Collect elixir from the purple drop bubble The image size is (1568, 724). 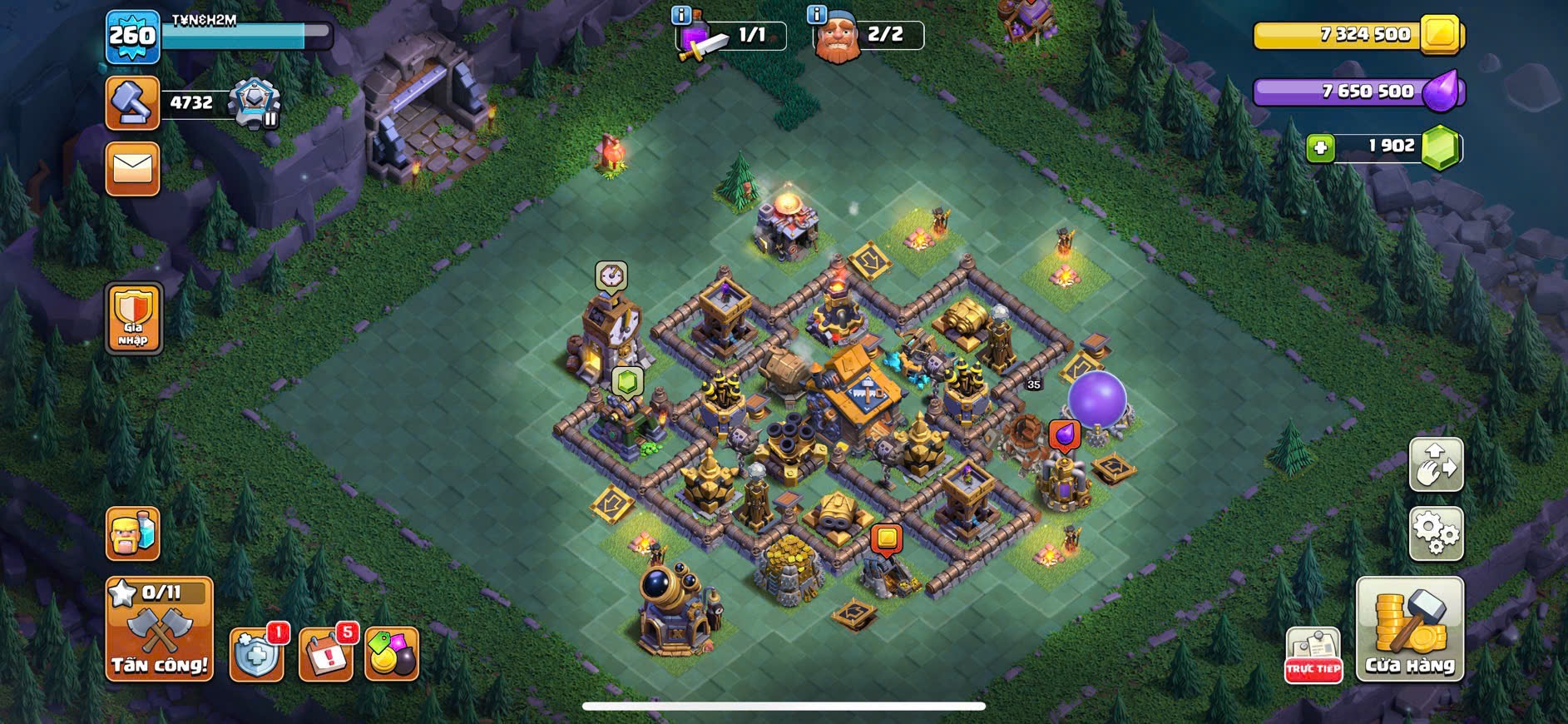(x=1064, y=434)
